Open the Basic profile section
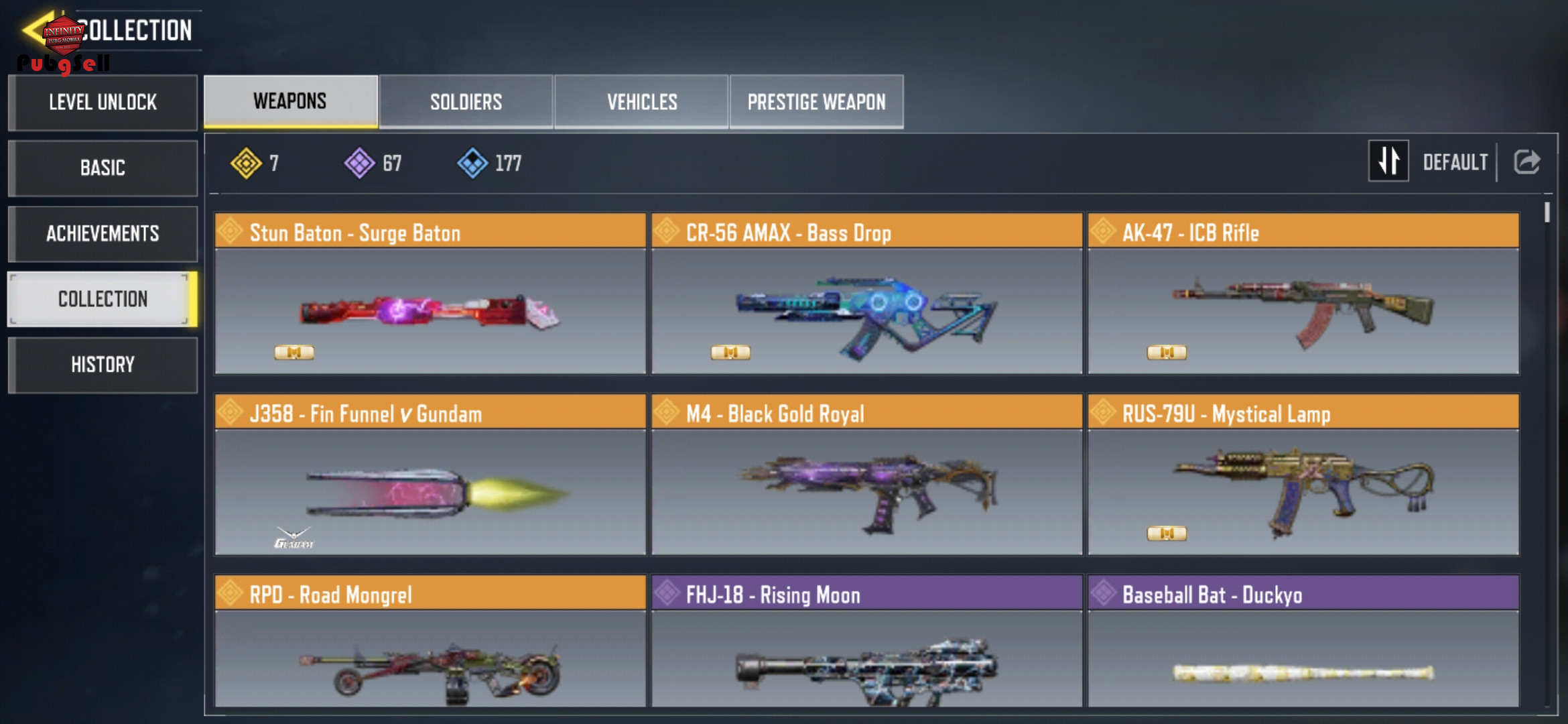The height and width of the screenshot is (724, 1568). [103, 168]
